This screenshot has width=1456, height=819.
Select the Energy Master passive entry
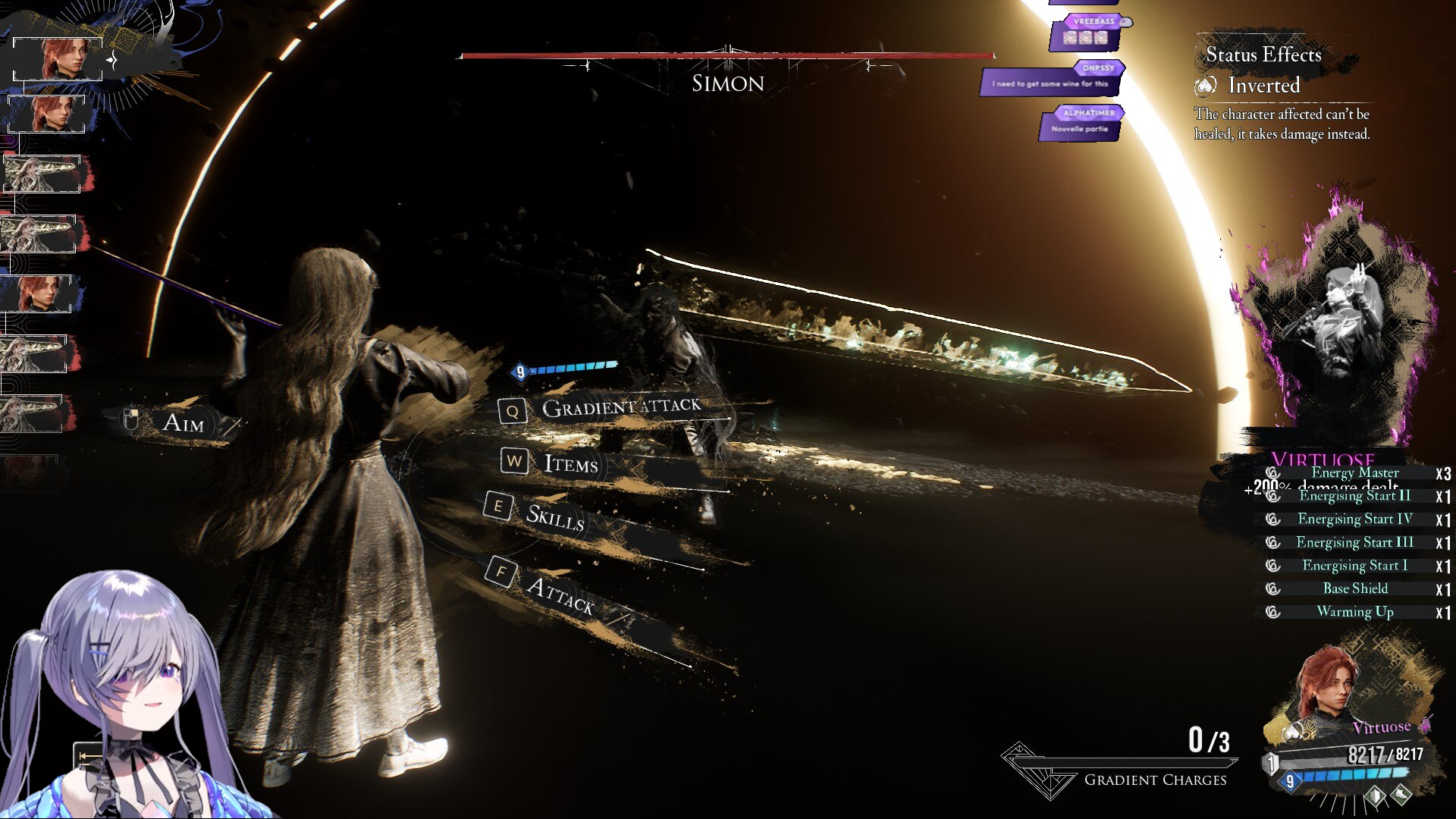[x=1354, y=472]
